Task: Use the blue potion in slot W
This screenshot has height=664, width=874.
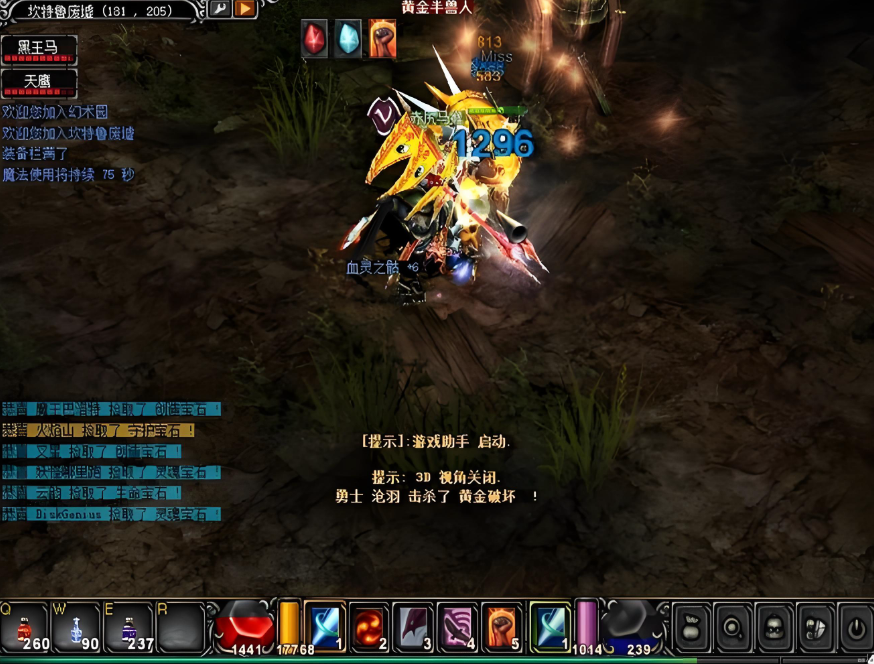Action: pyautogui.click(x=77, y=626)
